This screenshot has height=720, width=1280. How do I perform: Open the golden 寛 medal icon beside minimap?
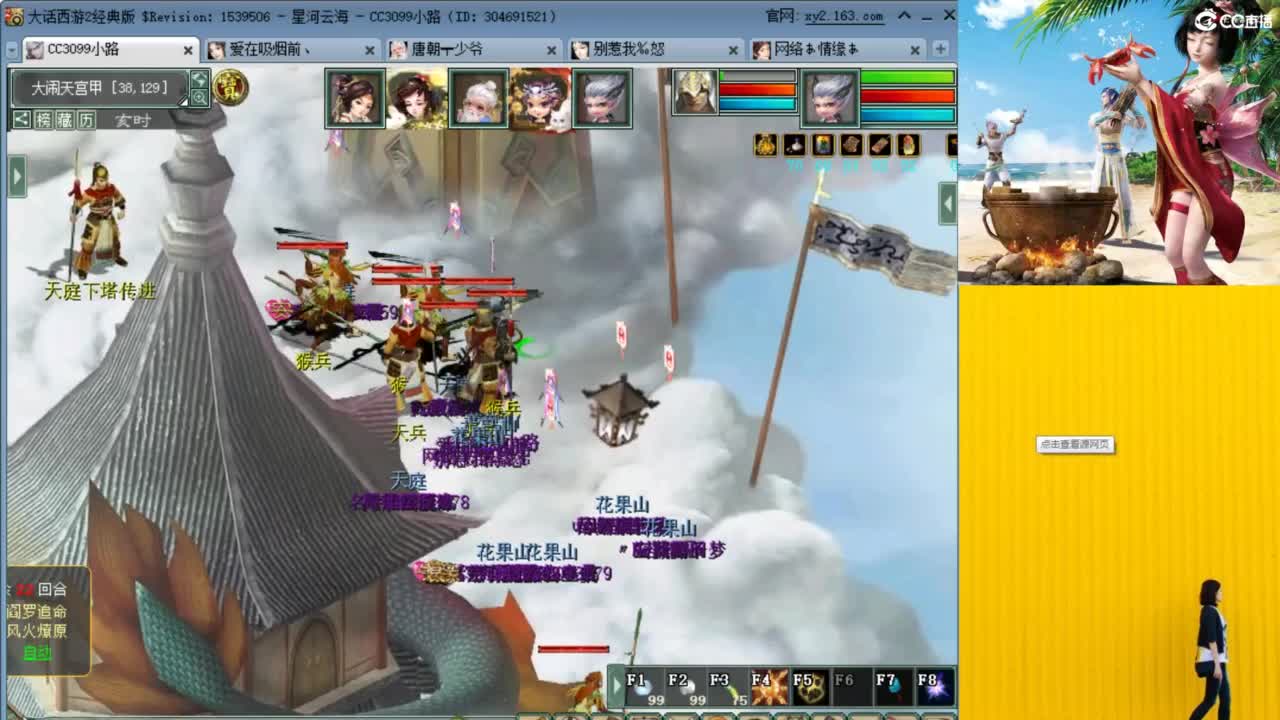tap(230, 87)
